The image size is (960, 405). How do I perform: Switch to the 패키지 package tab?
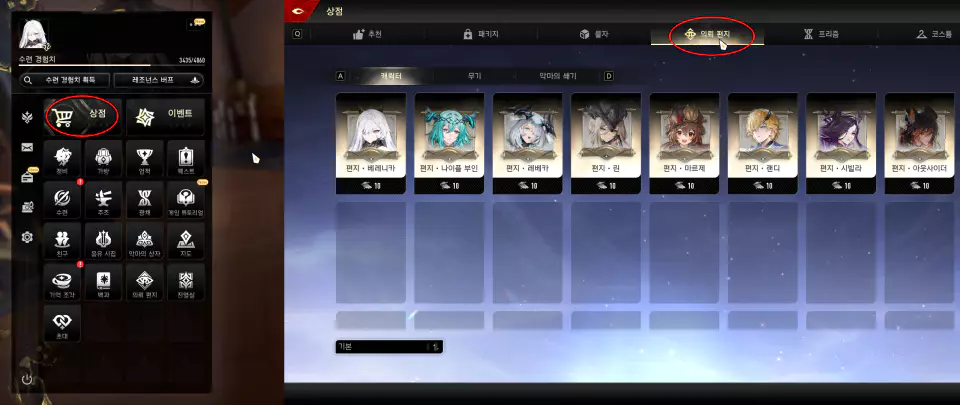[x=481, y=34]
